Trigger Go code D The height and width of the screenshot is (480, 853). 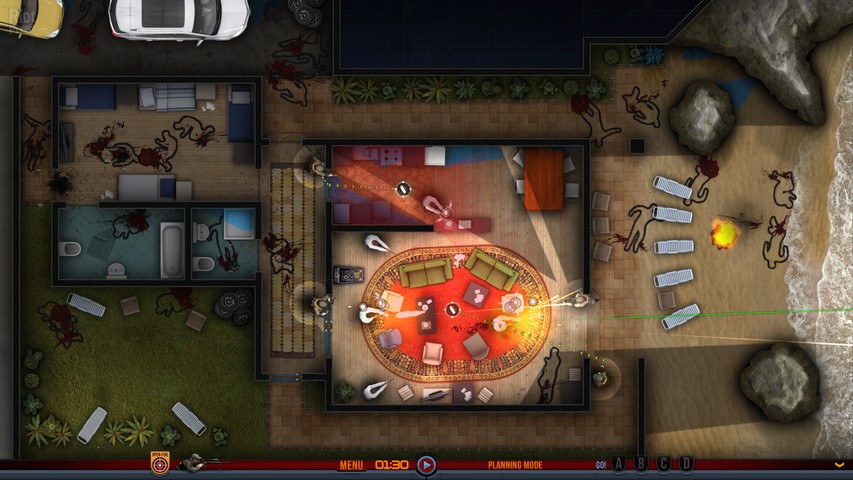coord(686,464)
